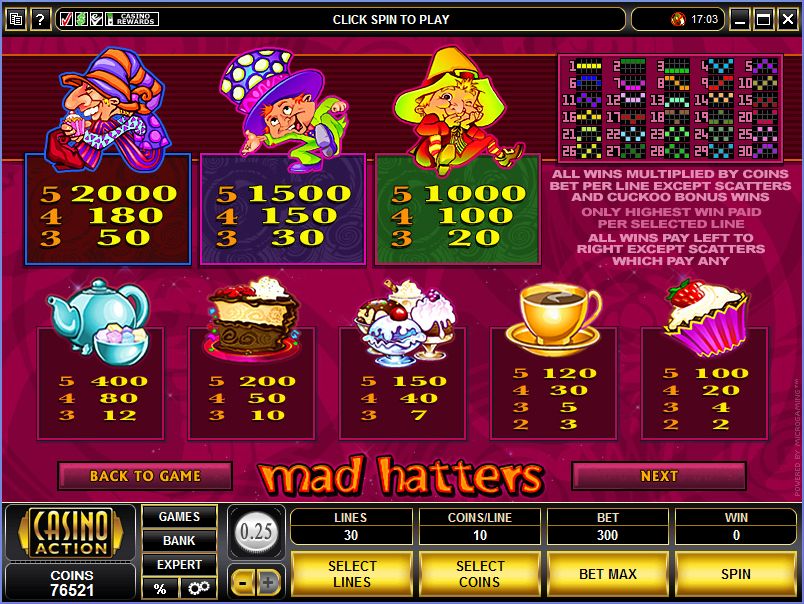Open the help question mark button

(x=40, y=19)
